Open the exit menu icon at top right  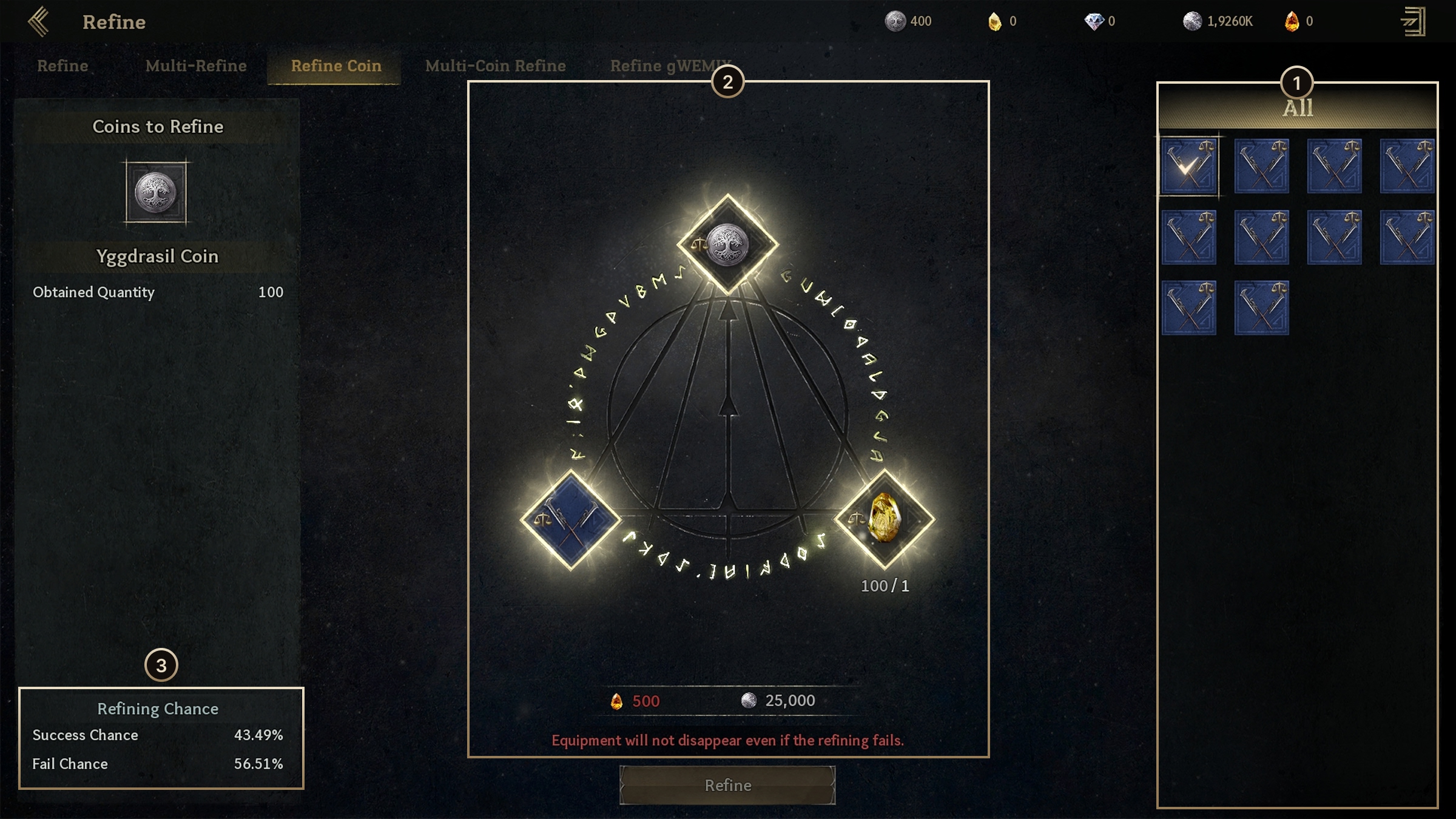point(1414,22)
